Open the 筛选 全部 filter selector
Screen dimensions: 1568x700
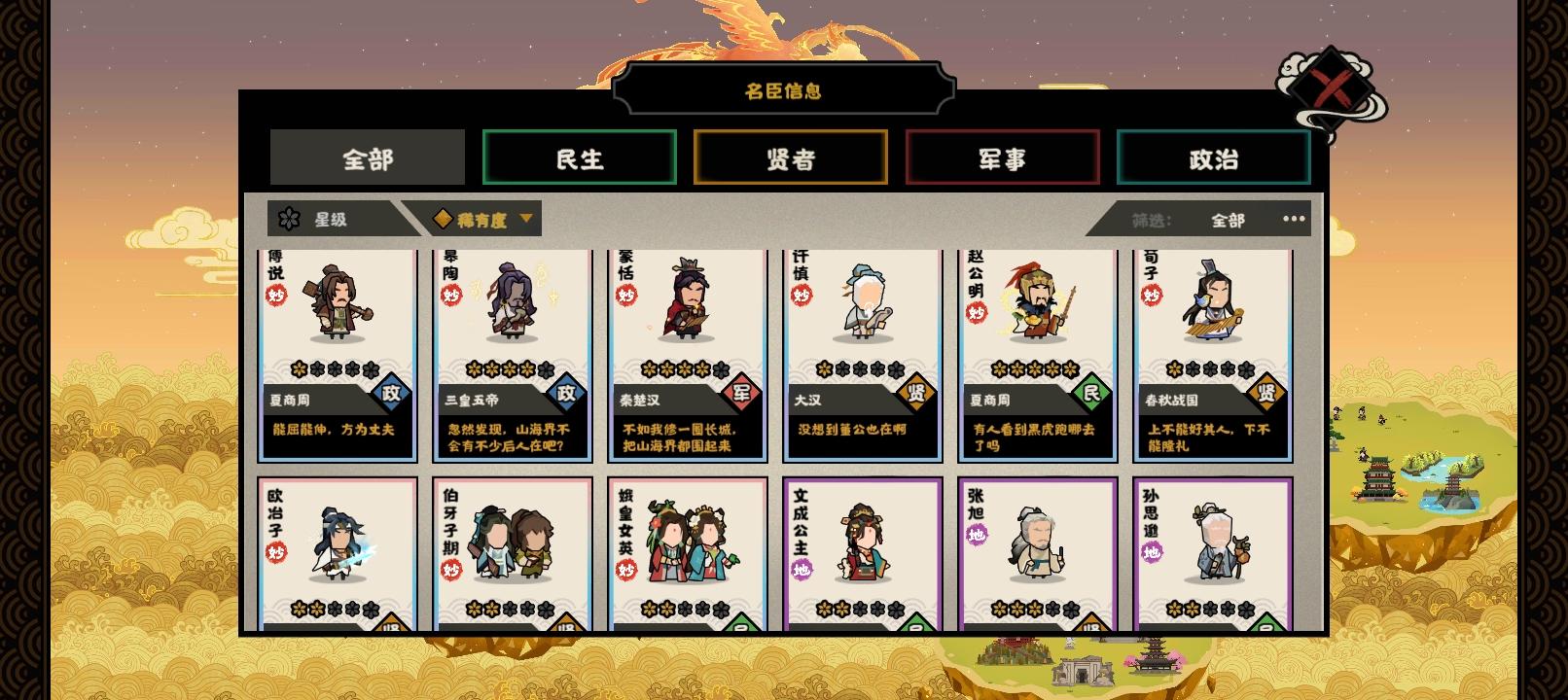point(1228,221)
